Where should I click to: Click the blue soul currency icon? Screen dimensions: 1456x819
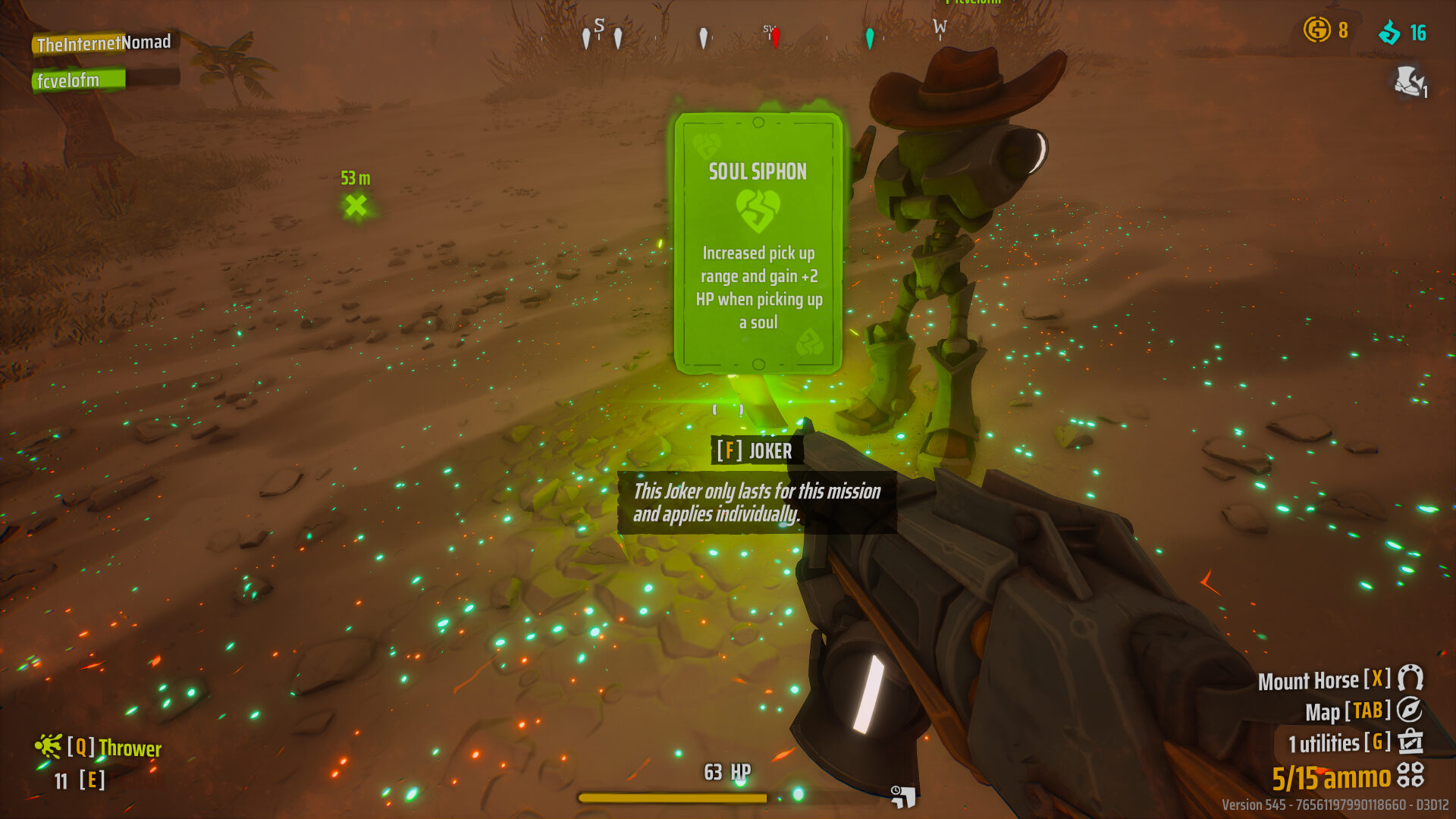point(1389,32)
